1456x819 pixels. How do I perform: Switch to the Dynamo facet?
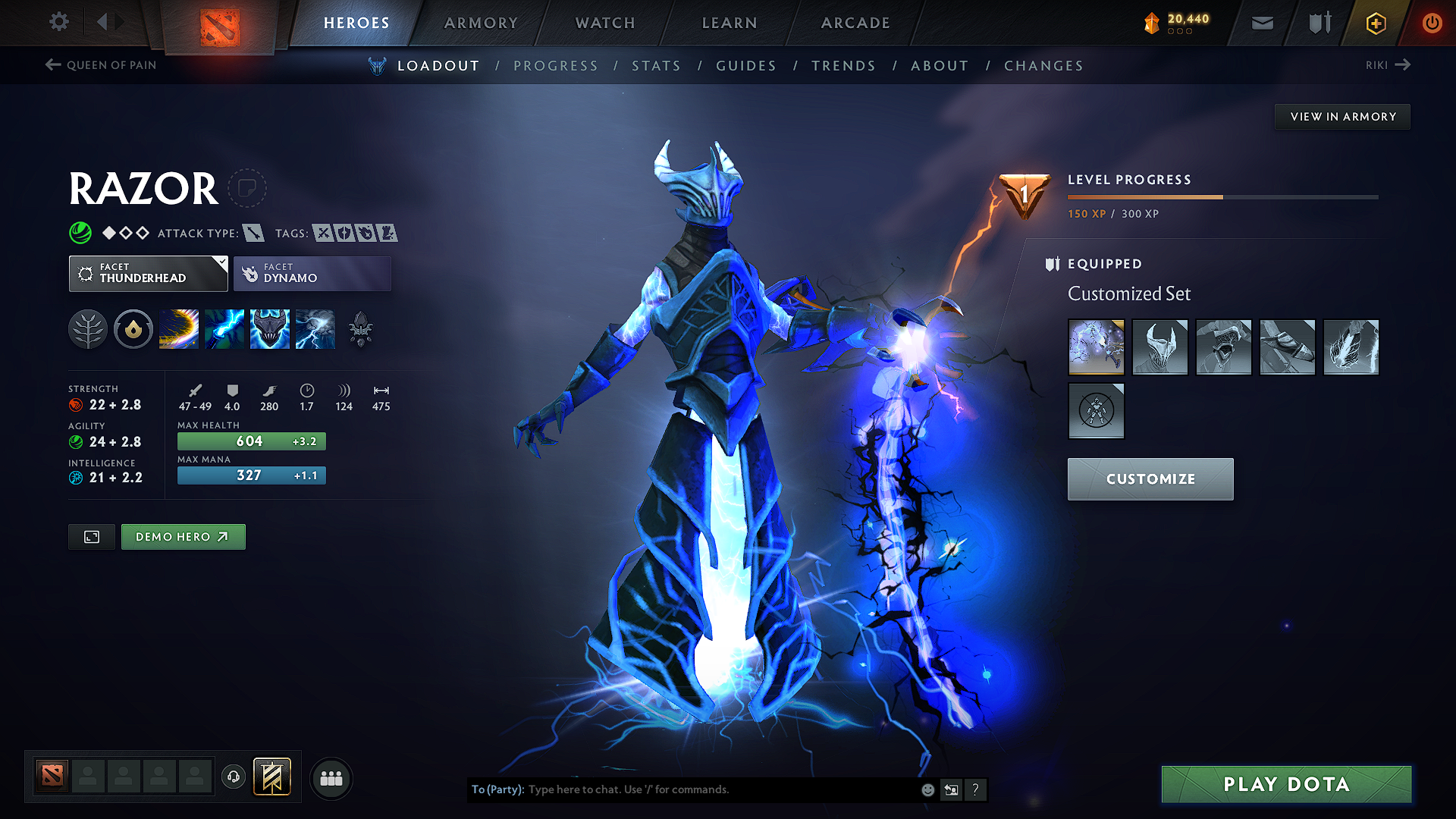[312, 273]
